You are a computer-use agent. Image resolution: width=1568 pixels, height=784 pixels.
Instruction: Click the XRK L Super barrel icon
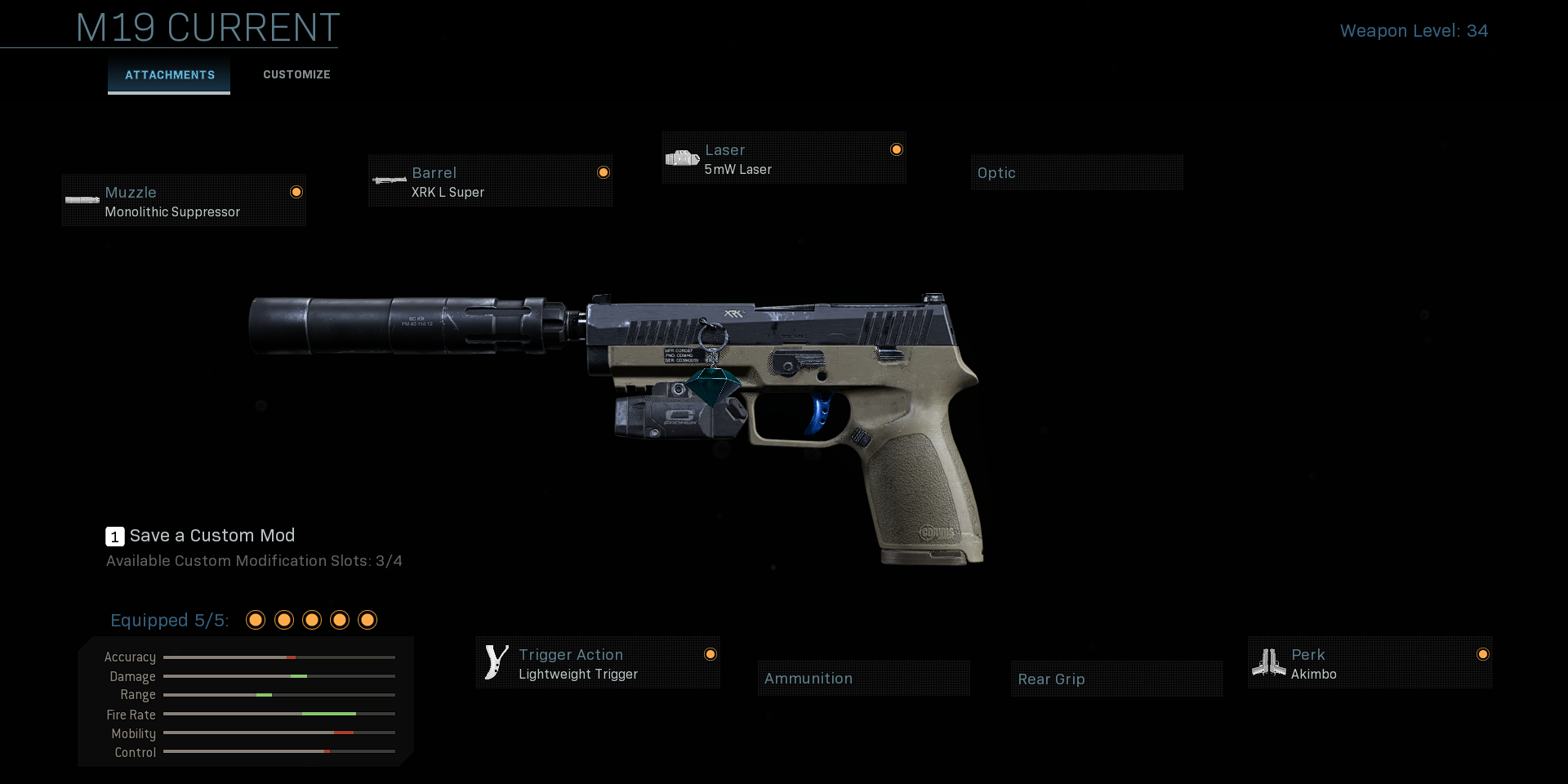coord(389,180)
